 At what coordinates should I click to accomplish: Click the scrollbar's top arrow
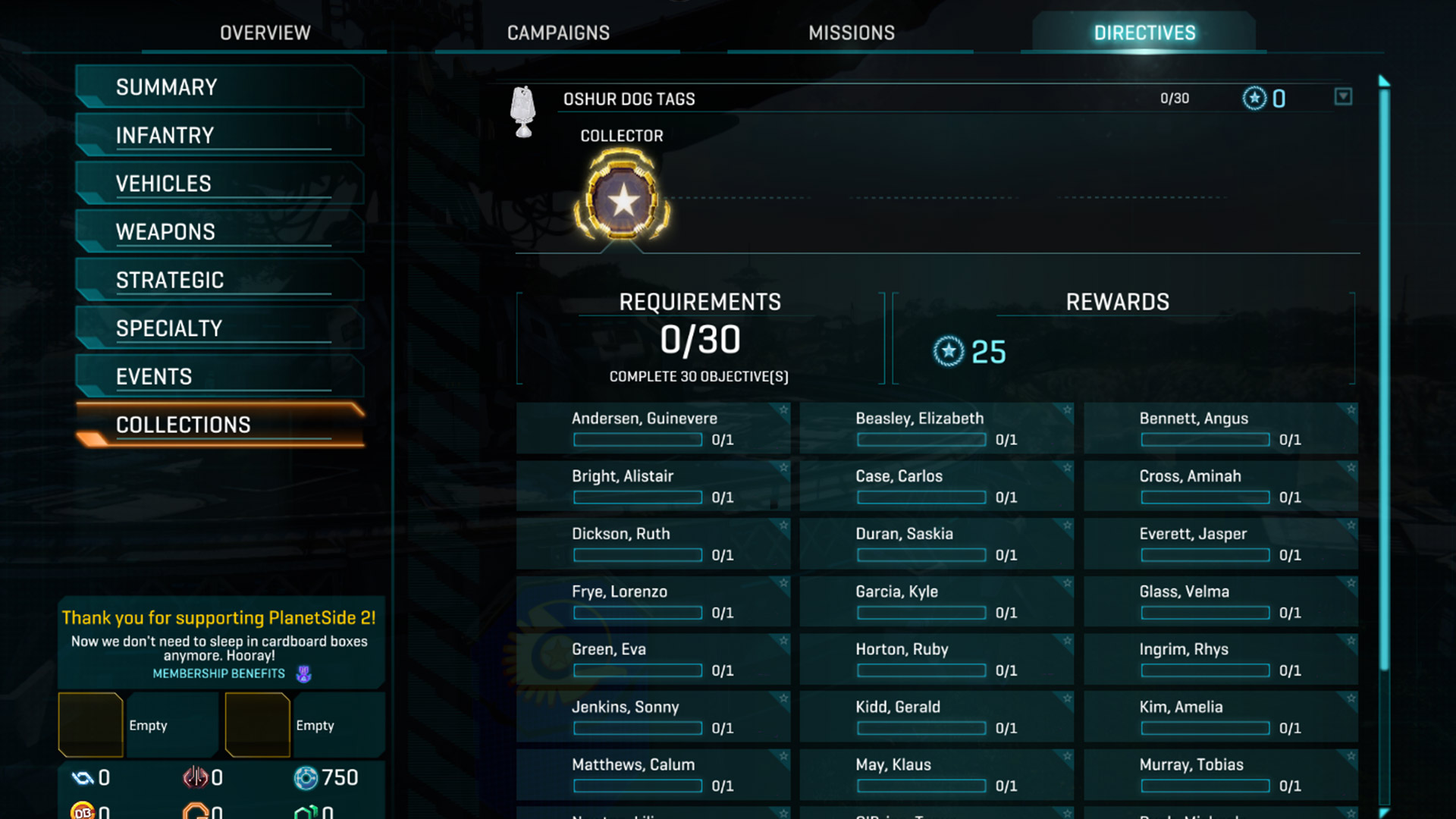[x=1384, y=80]
